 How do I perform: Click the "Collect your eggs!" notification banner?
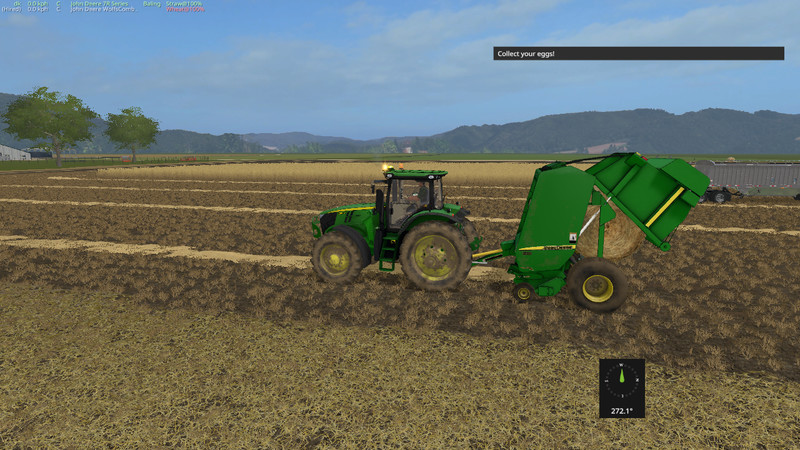tap(638, 53)
